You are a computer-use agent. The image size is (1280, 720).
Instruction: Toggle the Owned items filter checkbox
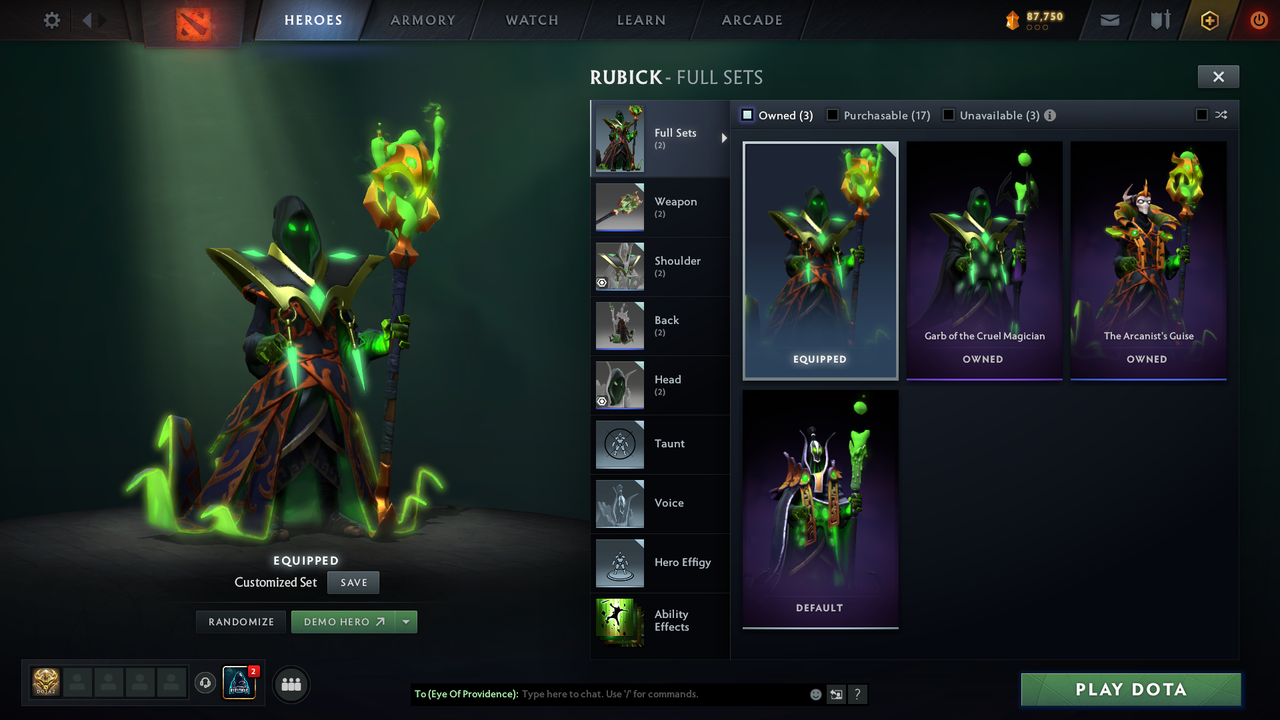tap(746, 115)
